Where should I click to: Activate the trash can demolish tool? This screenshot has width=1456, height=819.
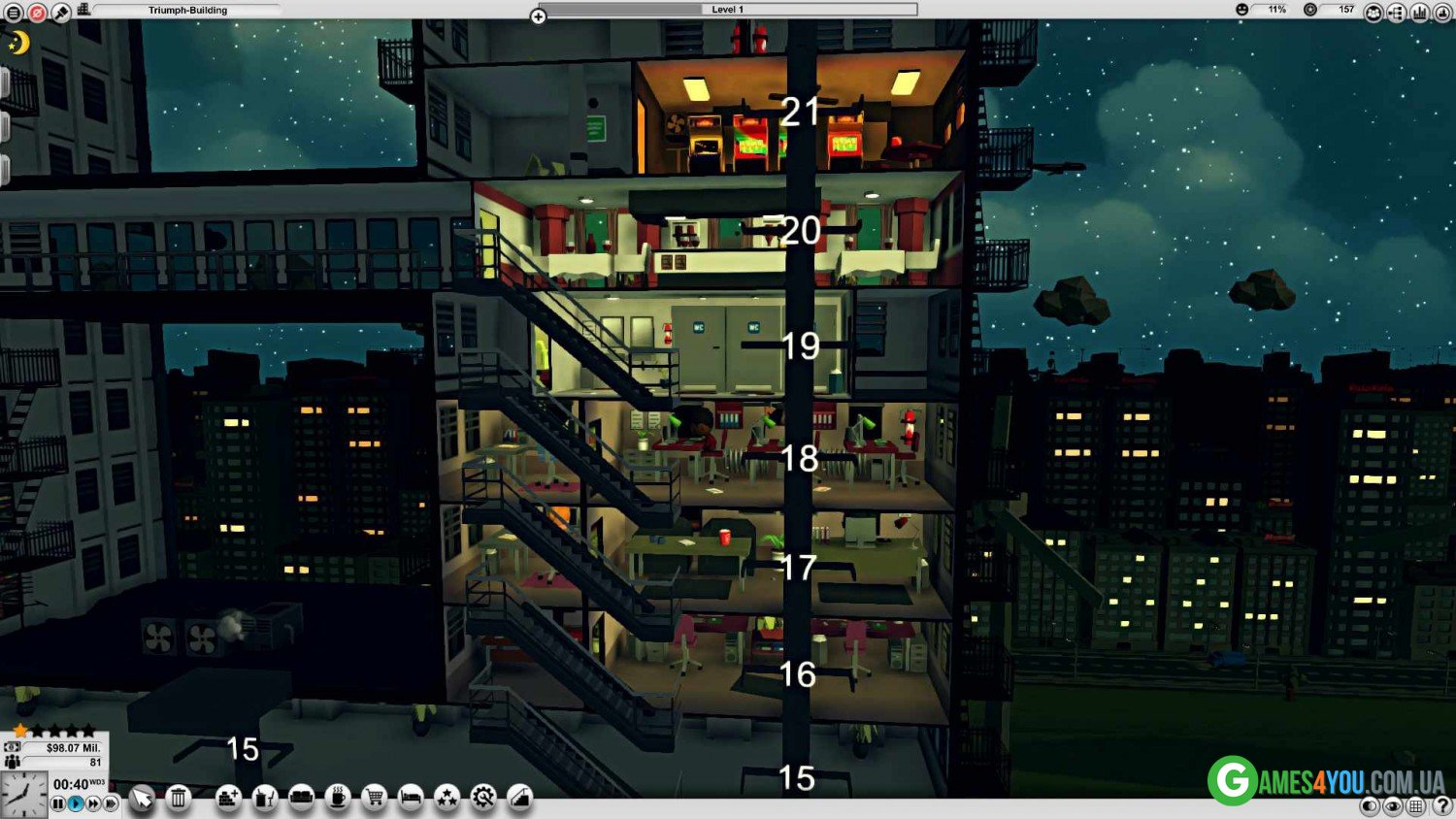179,798
